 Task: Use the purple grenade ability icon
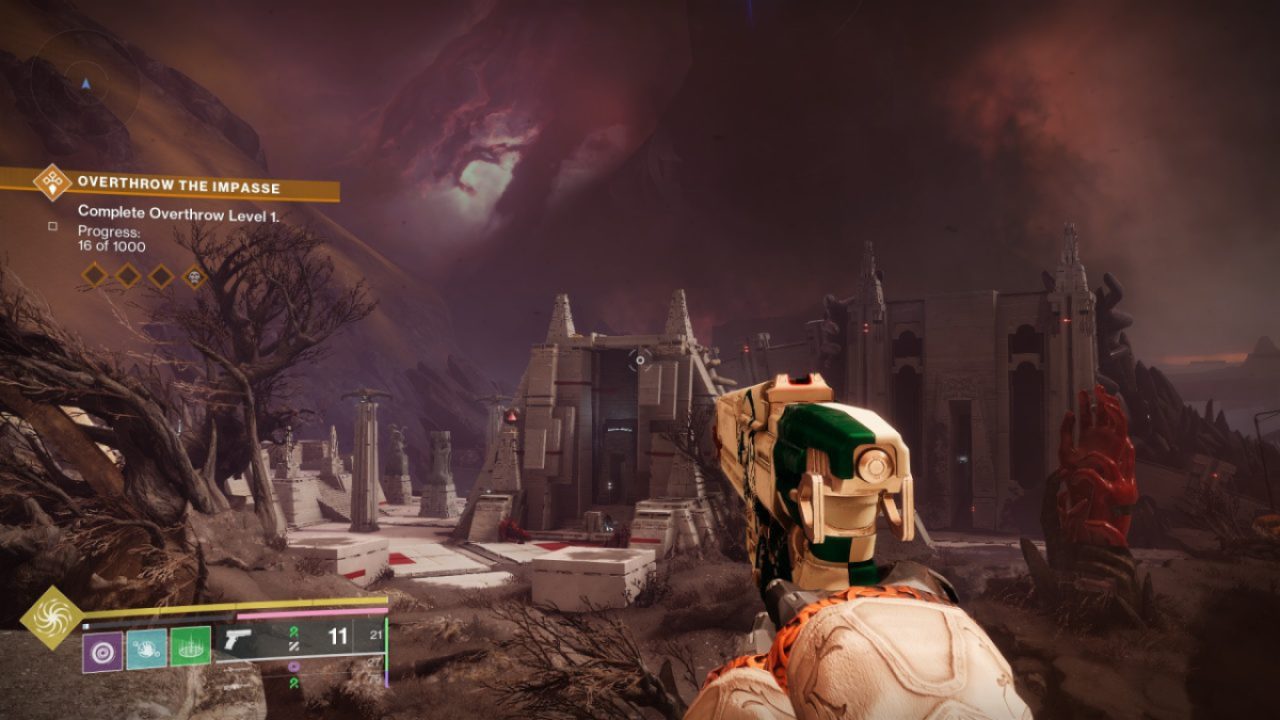coord(102,651)
